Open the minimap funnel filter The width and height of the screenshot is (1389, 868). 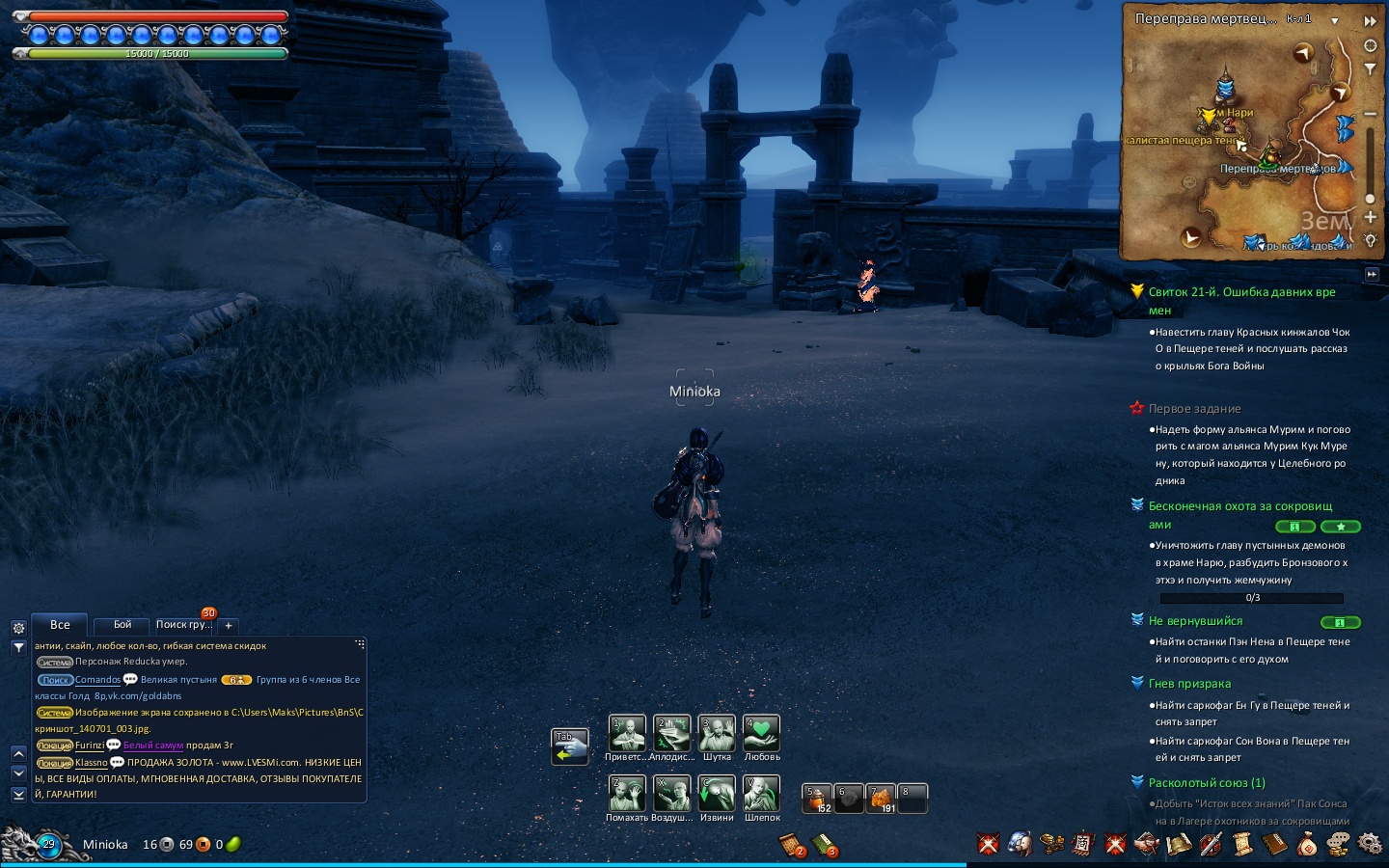pos(1370,68)
